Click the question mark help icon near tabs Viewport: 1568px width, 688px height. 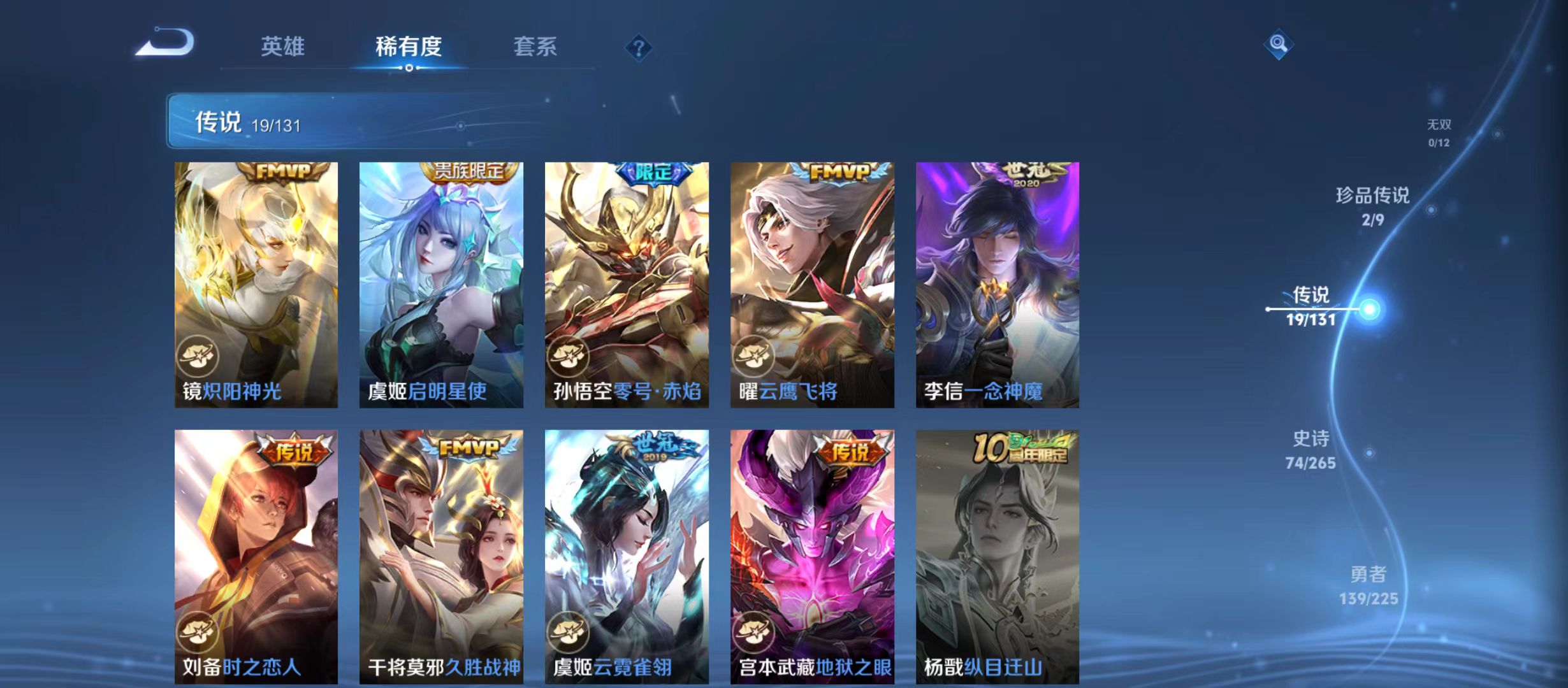[x=639, y=48]
